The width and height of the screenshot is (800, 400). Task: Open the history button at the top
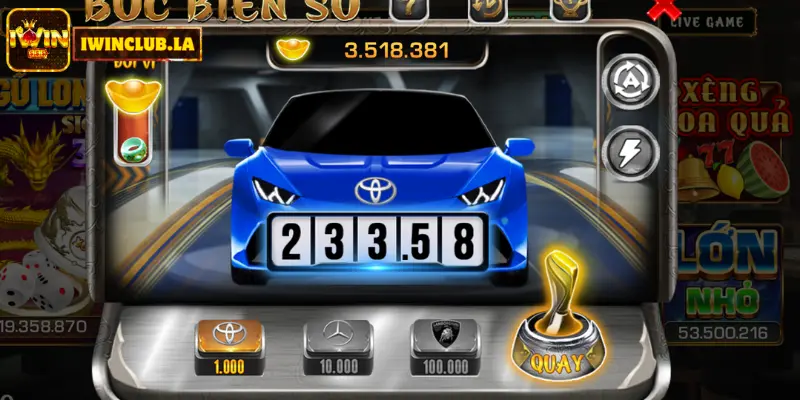(x=487, y=9)
